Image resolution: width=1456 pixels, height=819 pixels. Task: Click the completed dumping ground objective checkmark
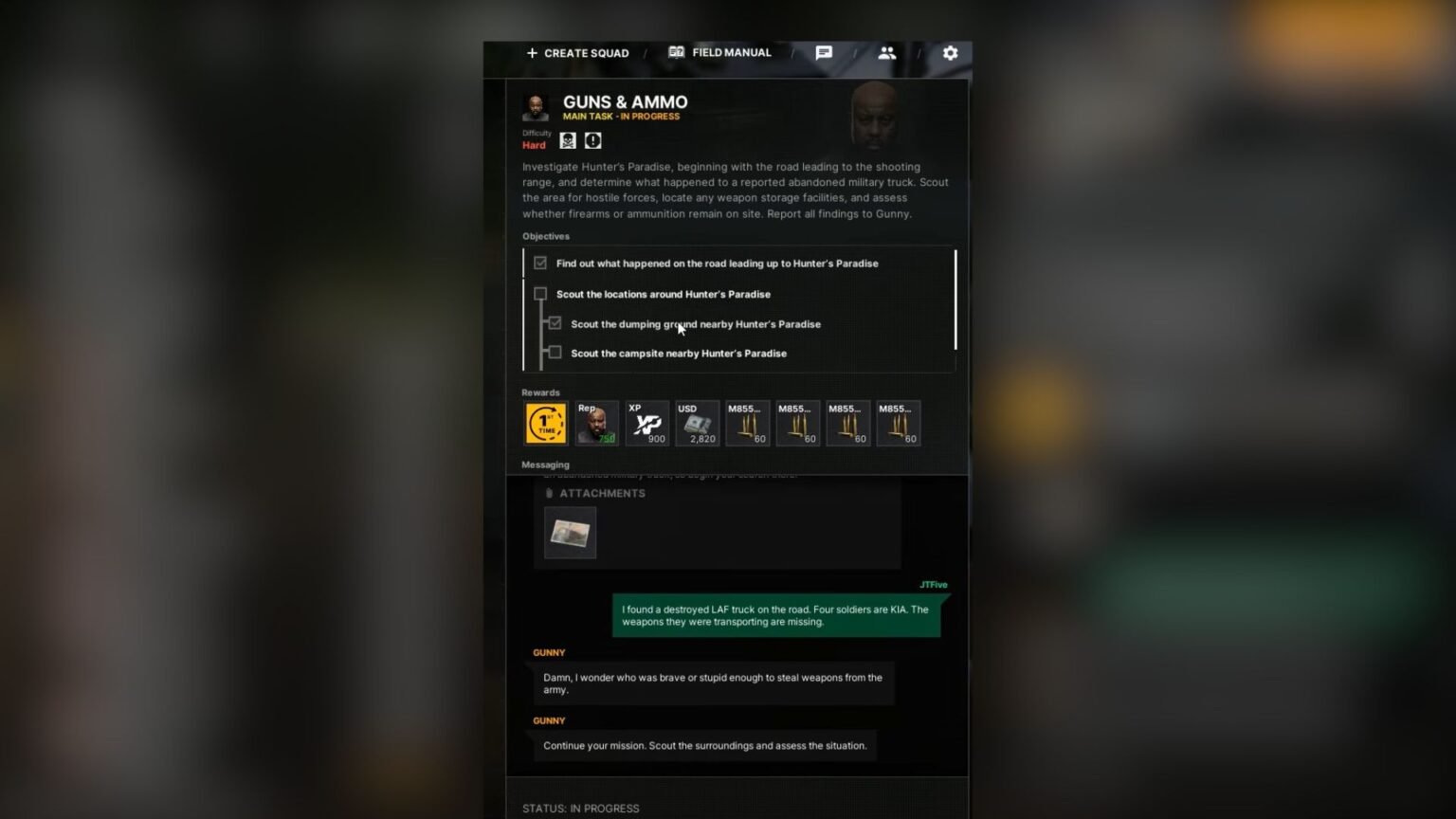pyautogui.click(x=555, y=323)
